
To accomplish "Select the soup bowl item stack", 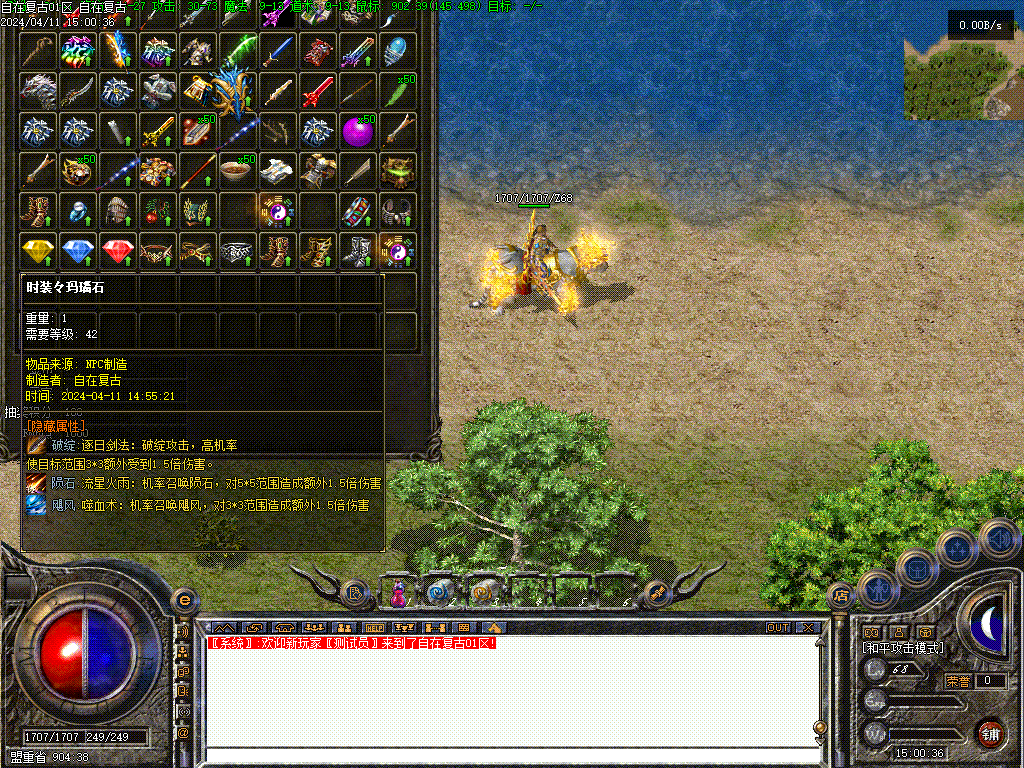I will tap(238, 171).
